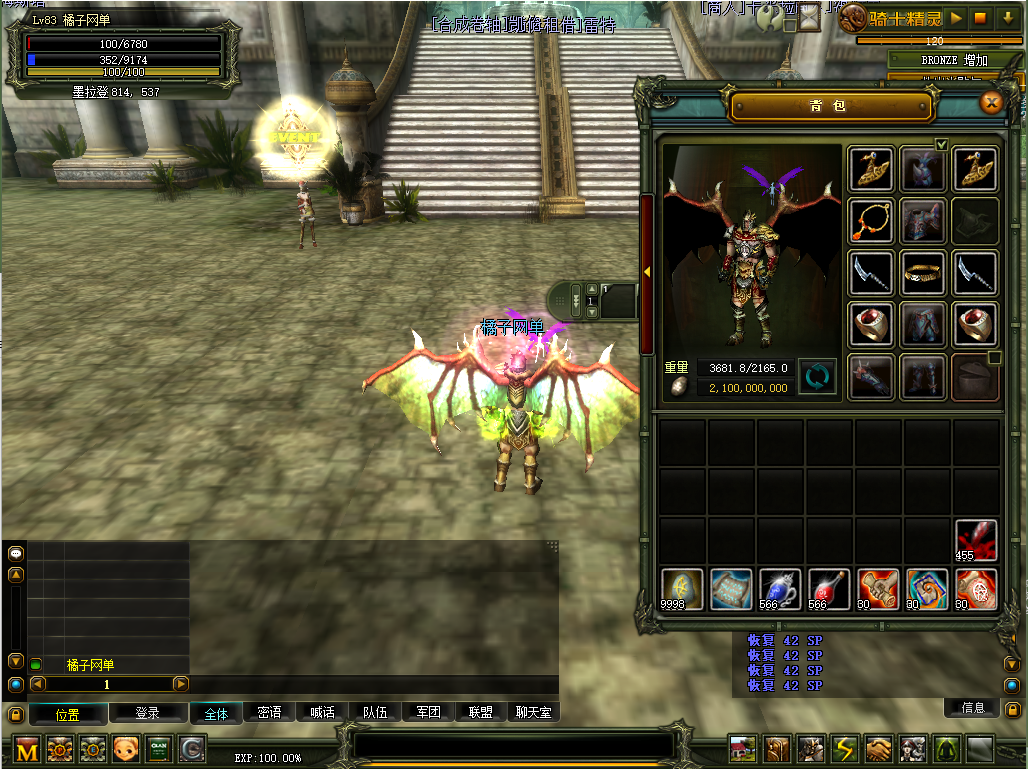Image resolution: width=1028 pixels, height=769 pixels.
Task: Select the blue map scroll item
Action: [x=731, y=589]
